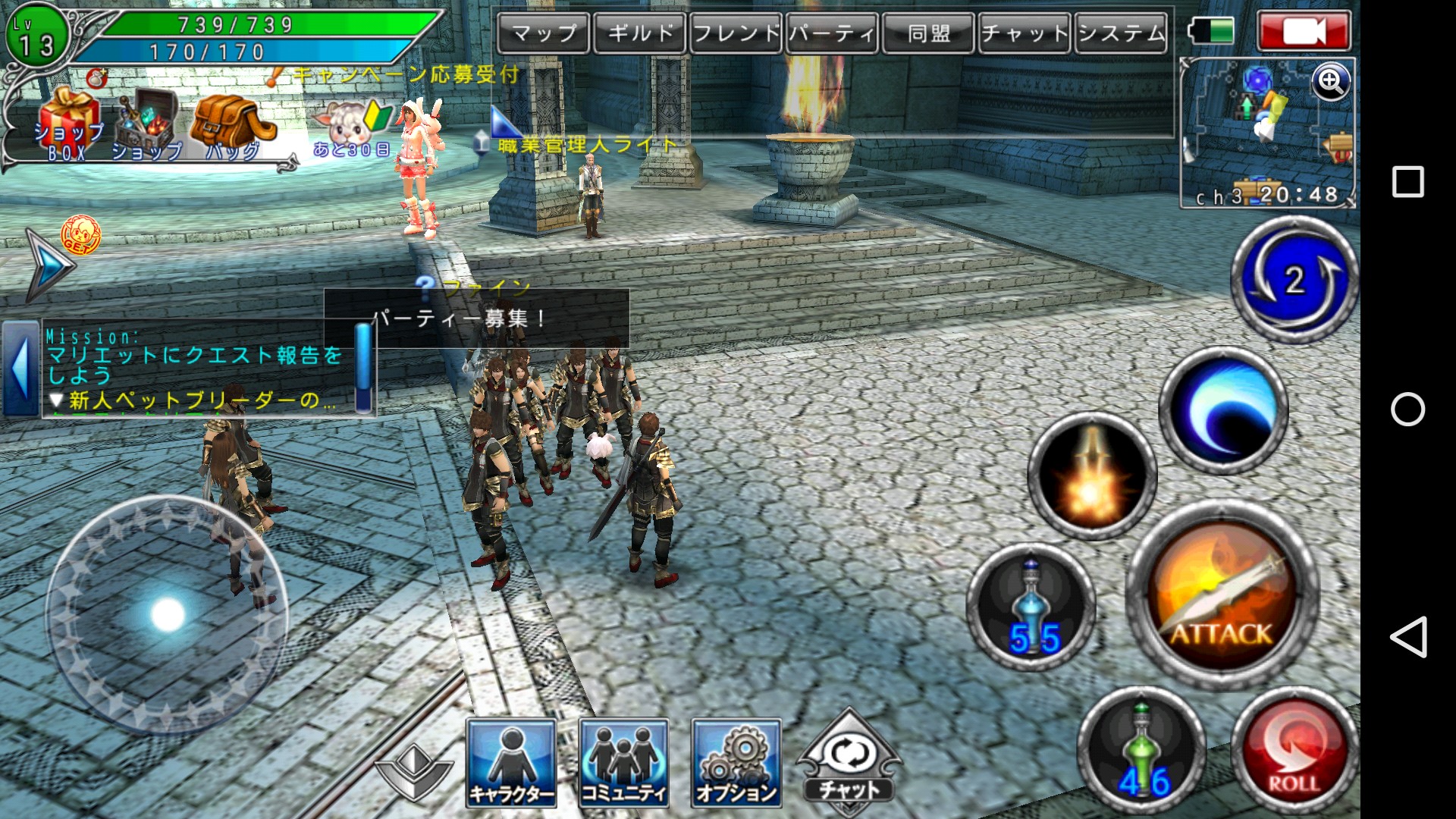1456x819 pixels.
Task: Zoom the minimap with magnifier button
Action: pyautogui.click(x=1332, y=81)
